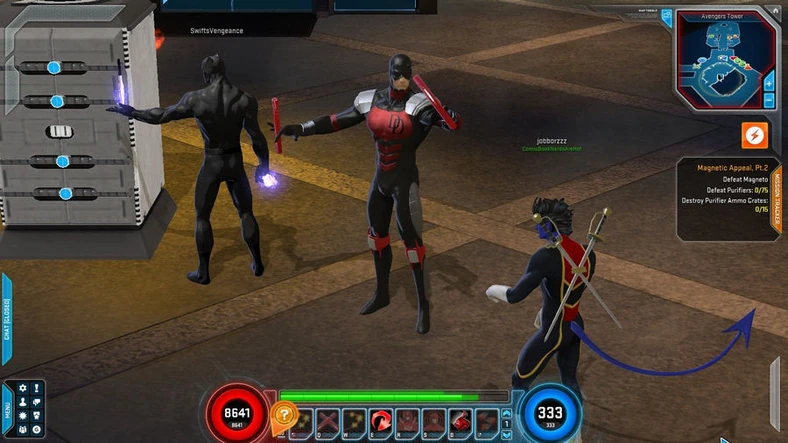
Task: Activate the red curved arrow ability
Action: pos(381,422)
